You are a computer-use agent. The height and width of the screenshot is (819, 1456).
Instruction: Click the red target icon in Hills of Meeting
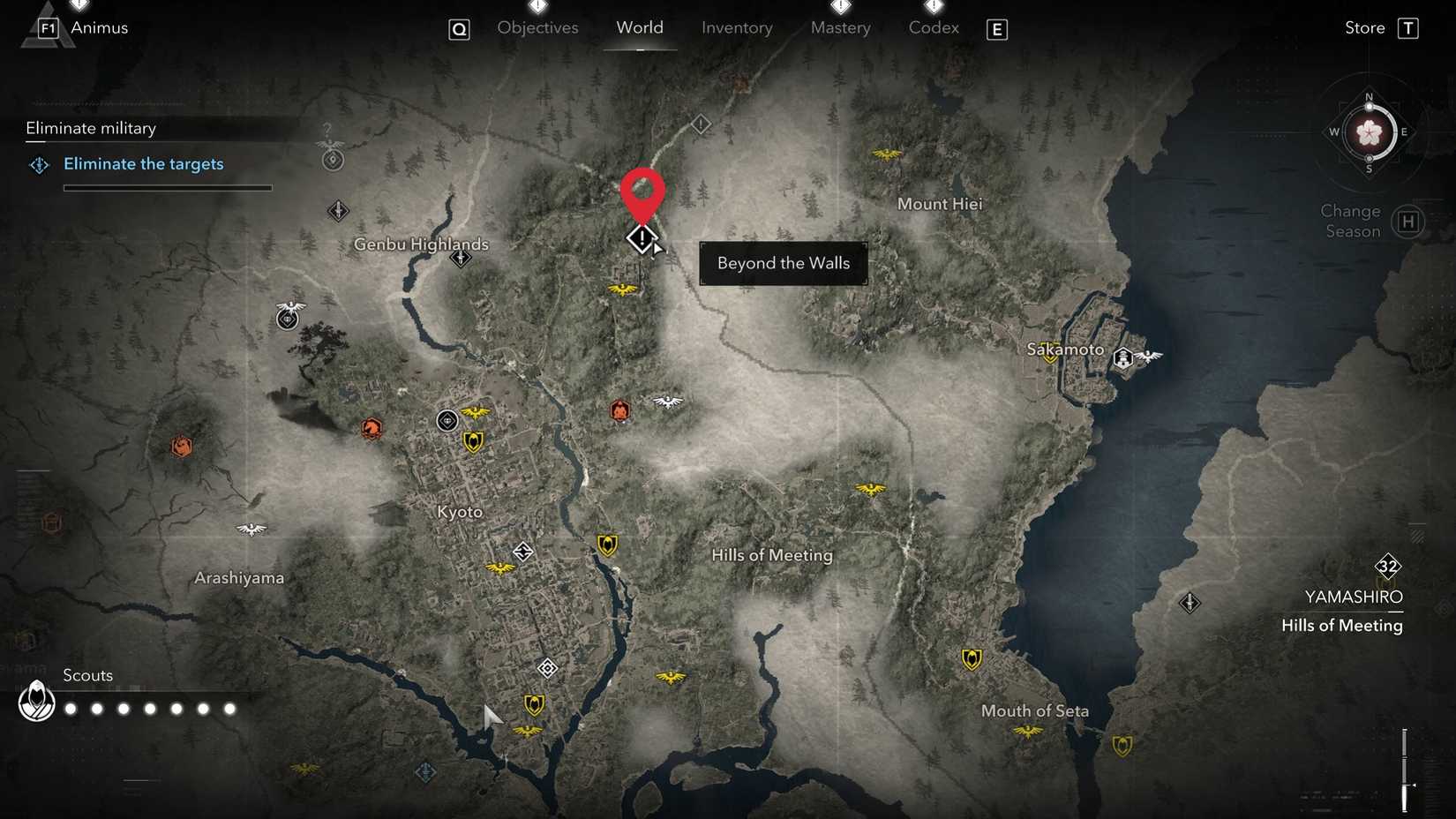pos(621,410)
